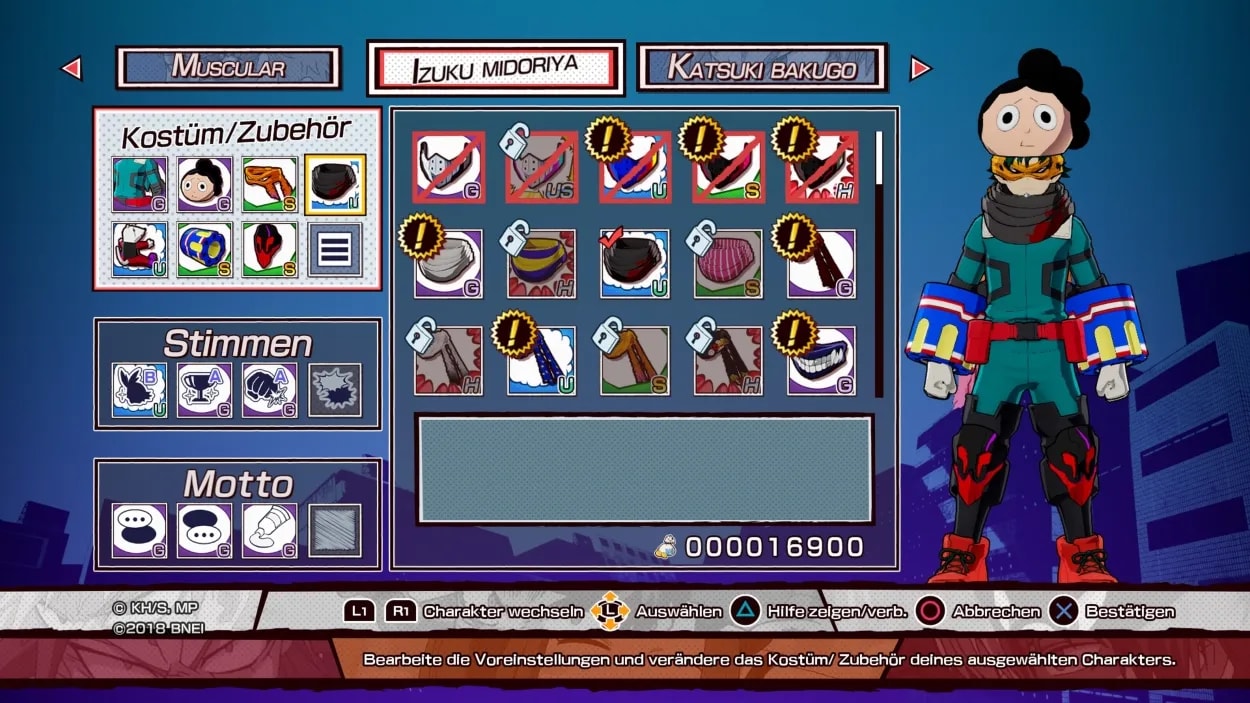1250x703 pixels.
Task: Select the equipped black scarf with red checkmark
Action: (x=635, y=264)
